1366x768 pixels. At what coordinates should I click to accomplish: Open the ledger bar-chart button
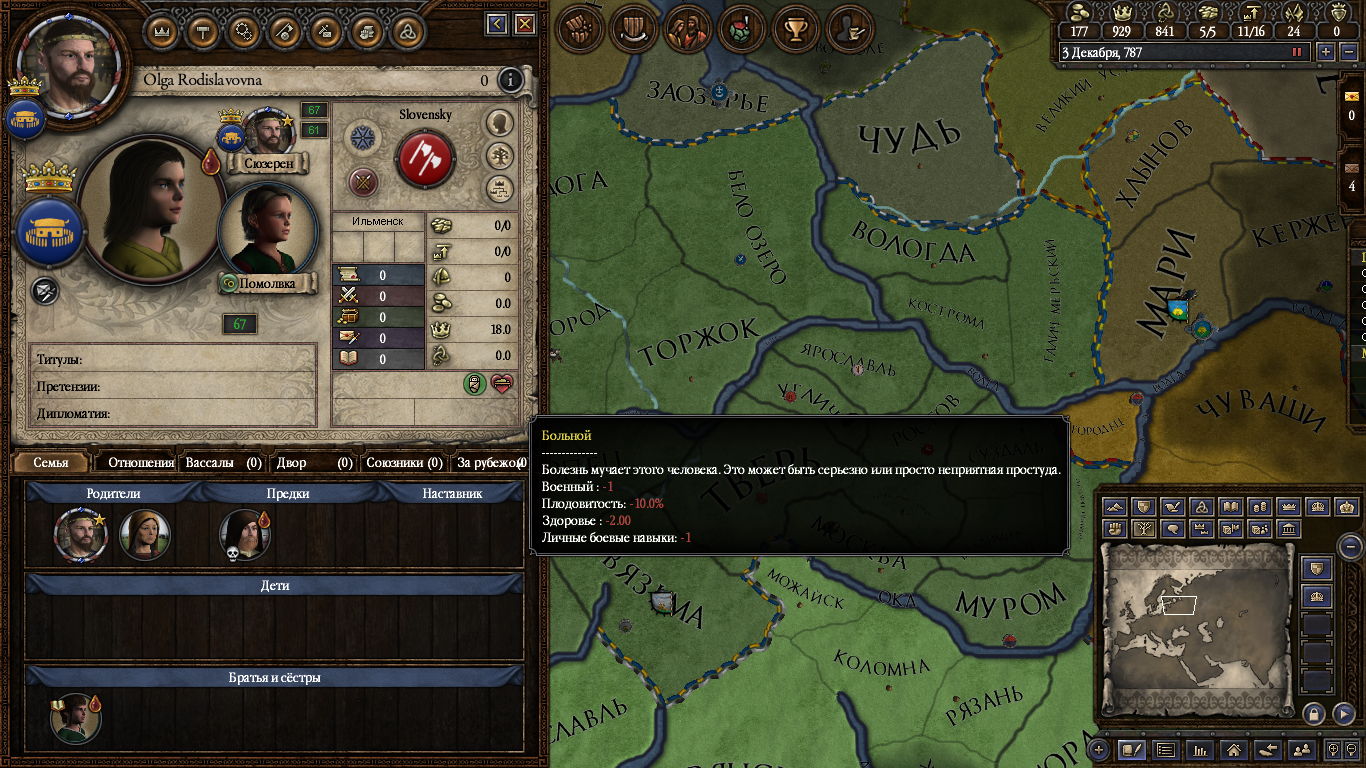coord(1199,749)
